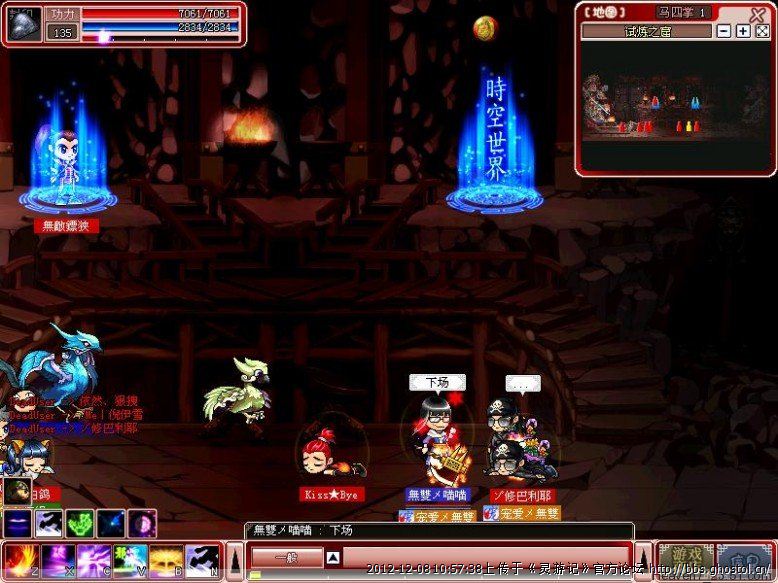Close the minimap panel
This screenshot has height=583, width=778.
(758, 13)
